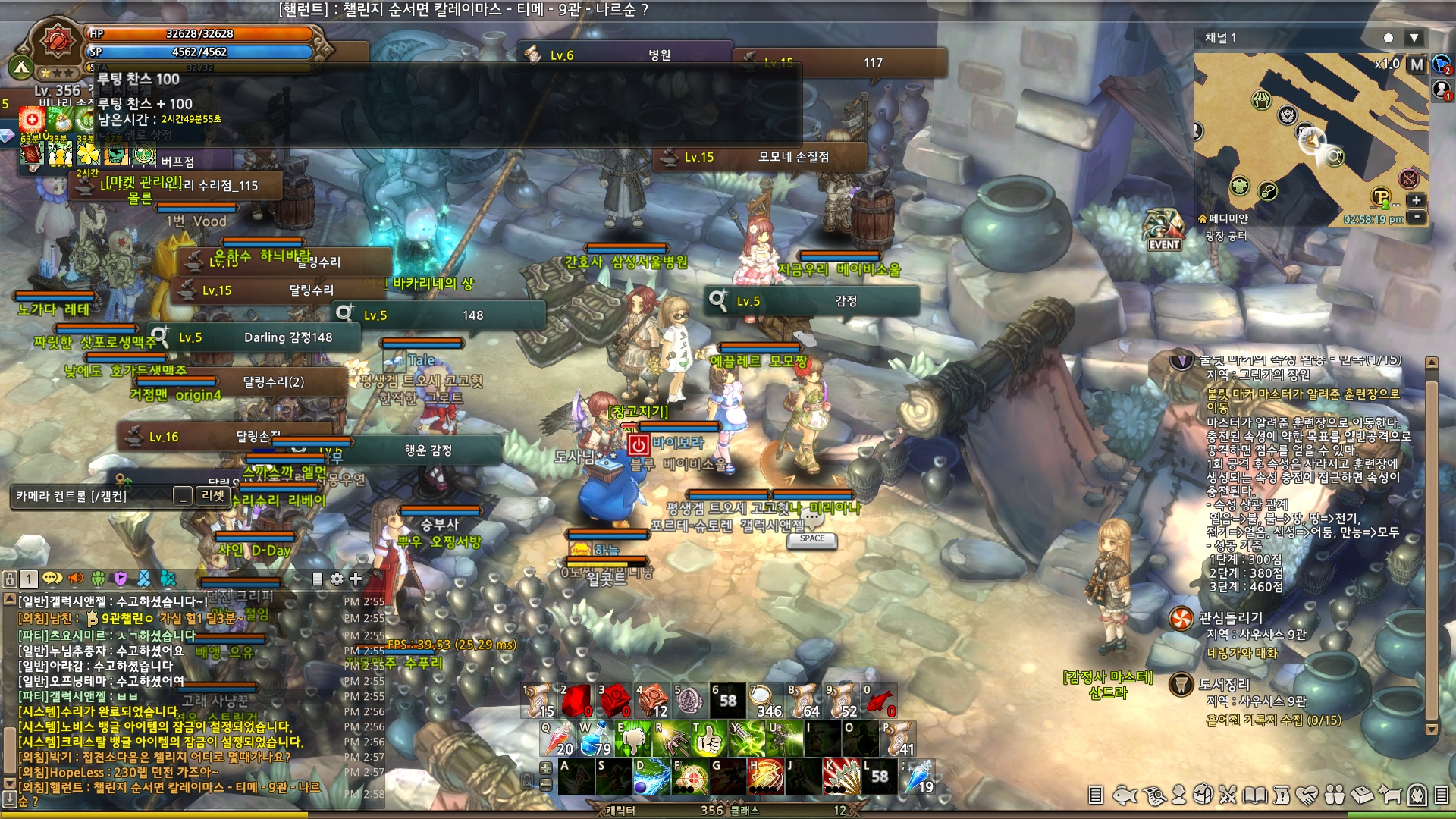Open the open-book journal icon
1456x819 pixels.
coord(1255,795)
